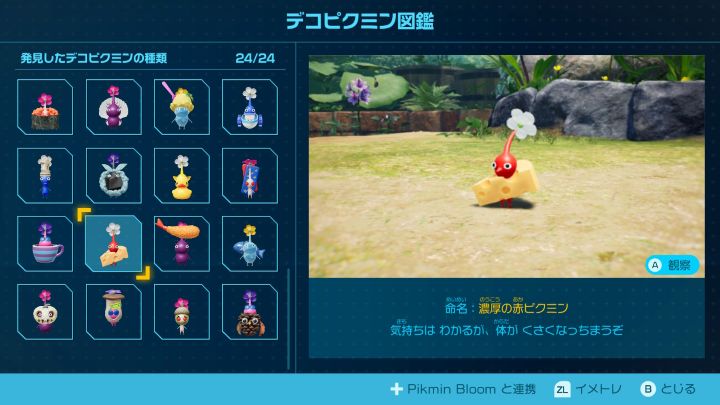
Task: Select the skull mask Pikmin tile
Action: coord(45,311)
